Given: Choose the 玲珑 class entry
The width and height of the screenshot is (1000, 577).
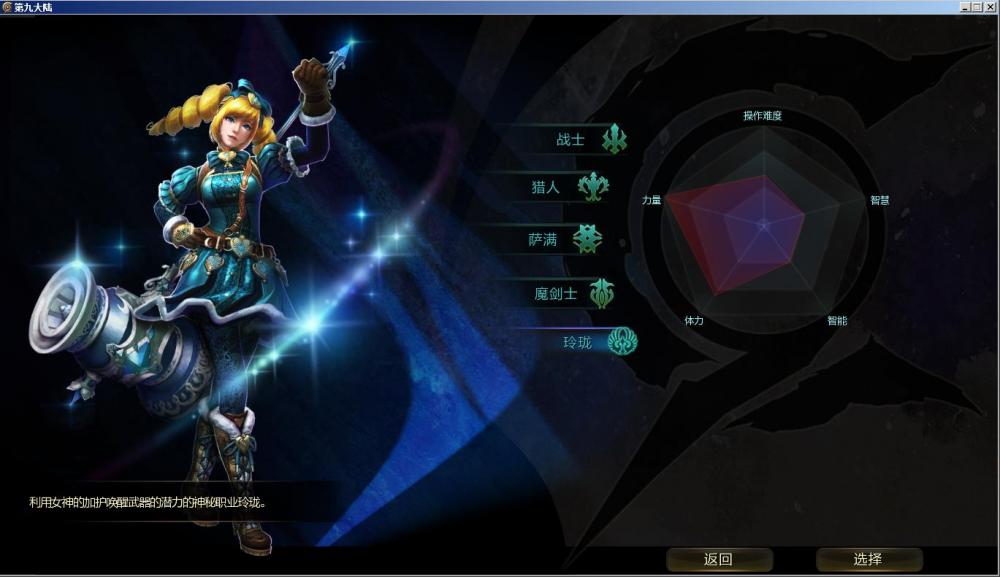Looking at the screenshot, I should tap(579, 342).
